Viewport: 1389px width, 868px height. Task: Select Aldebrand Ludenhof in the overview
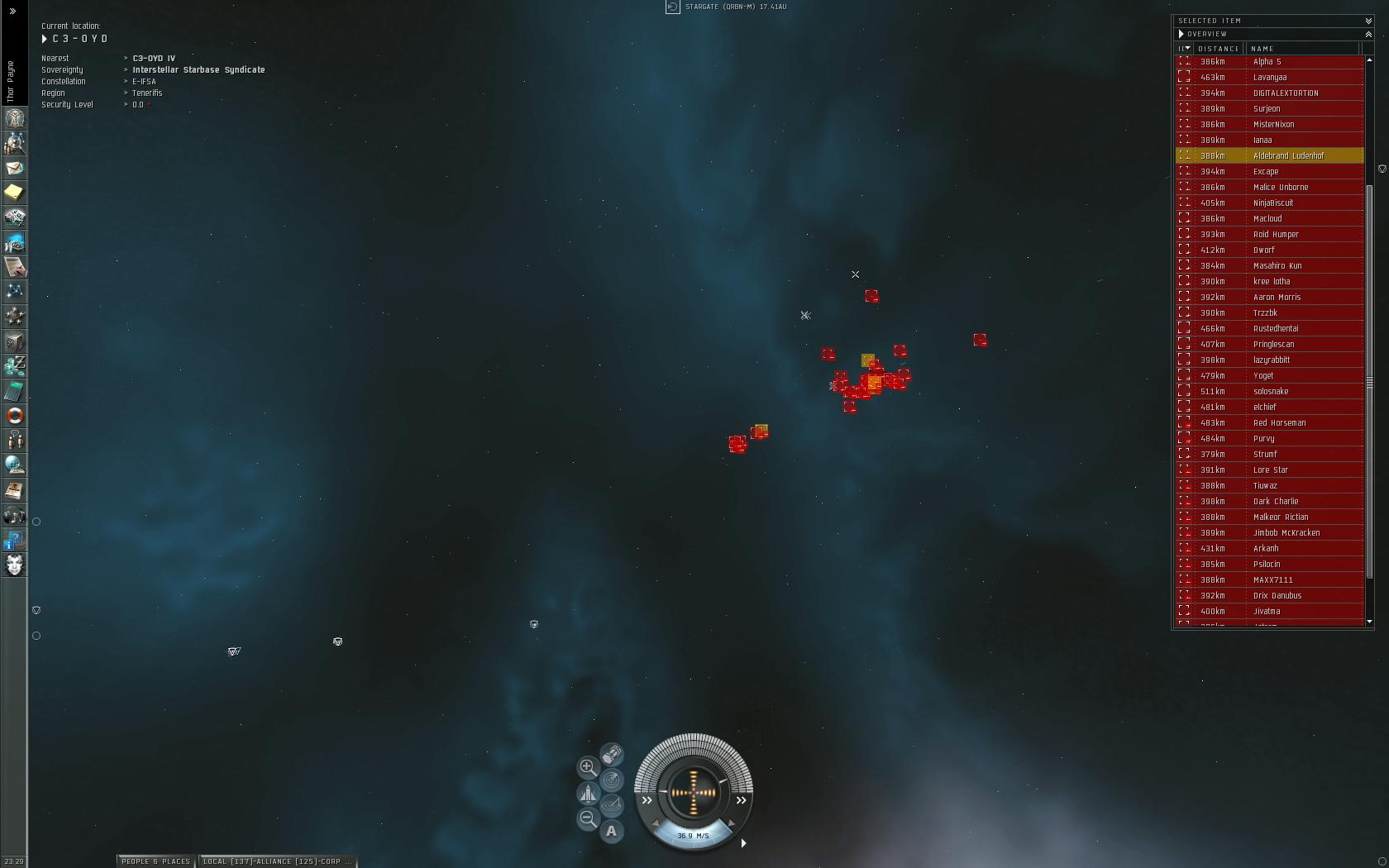(x=1288, y=155)
